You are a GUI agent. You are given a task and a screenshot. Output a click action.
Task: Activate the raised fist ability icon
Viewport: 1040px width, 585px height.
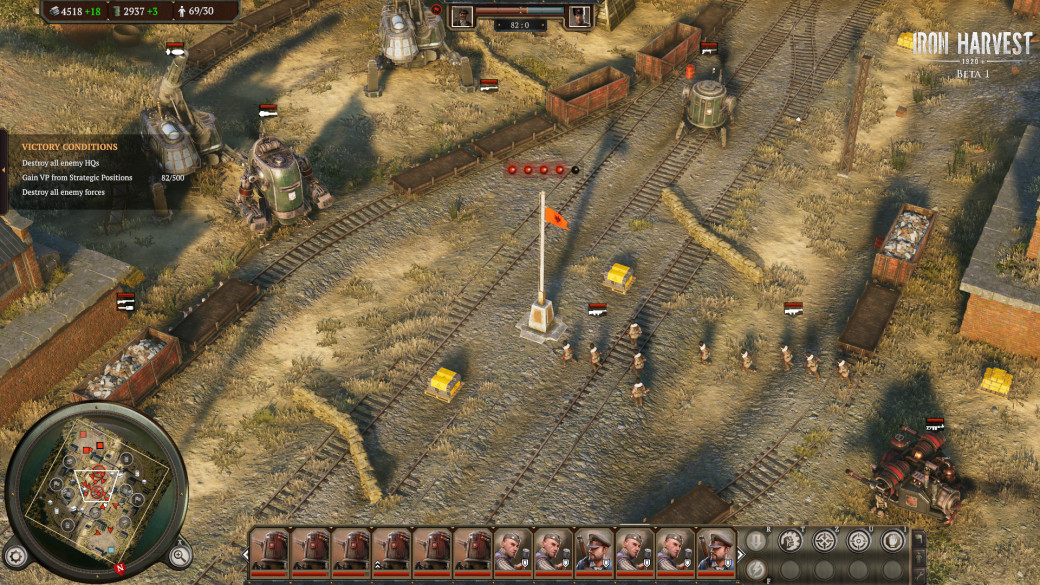click(x=790, y=540)
